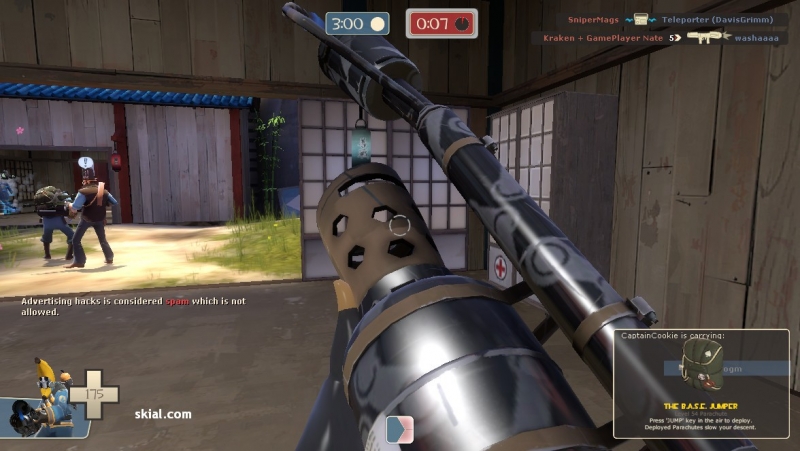
Task: Click the advertising hacks chat message
Action: point(133,306)
